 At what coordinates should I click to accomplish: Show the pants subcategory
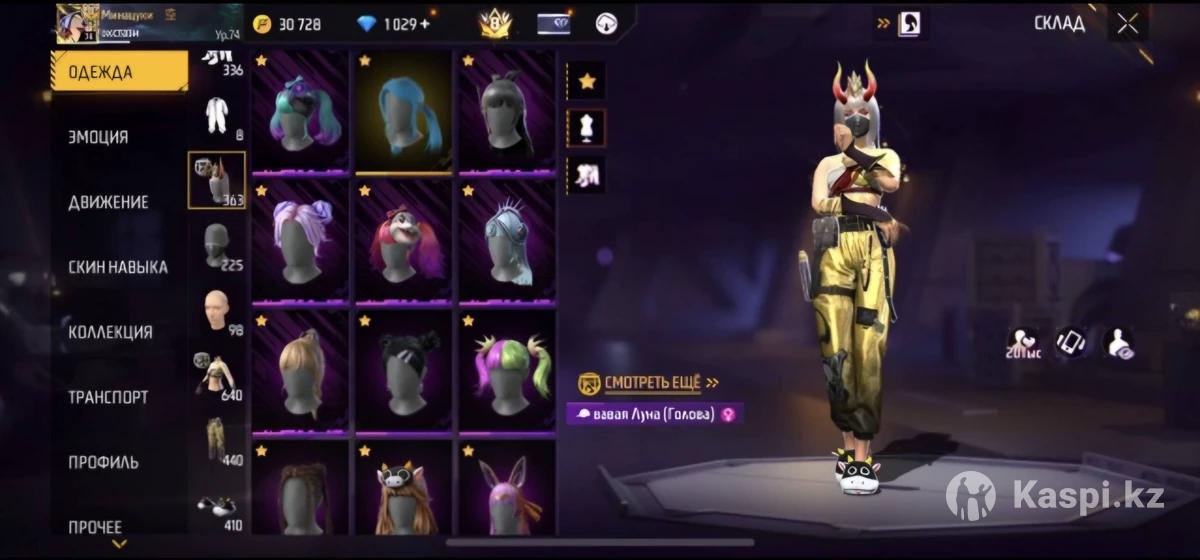point(217,440)
